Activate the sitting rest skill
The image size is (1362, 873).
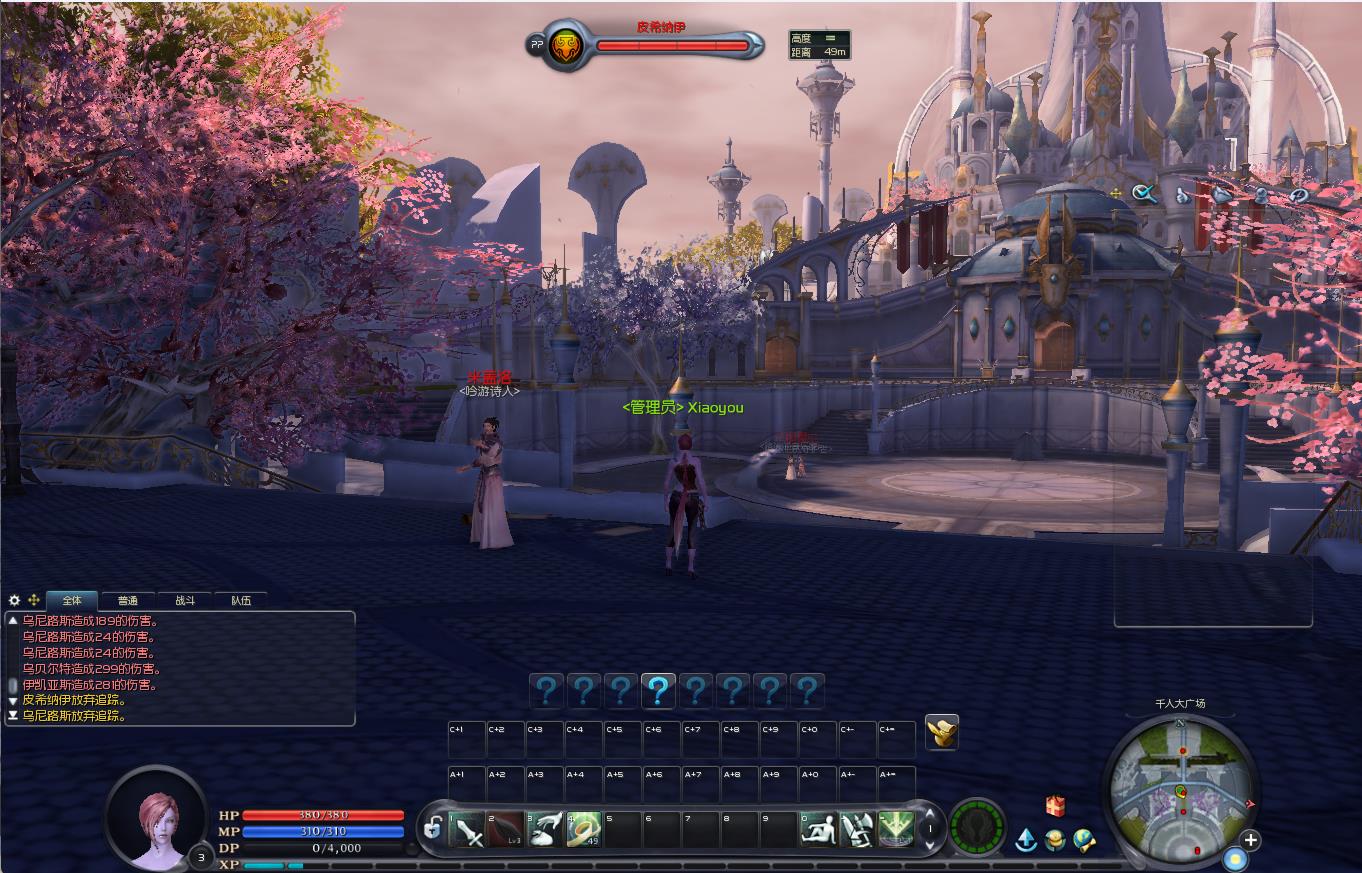pos(819,830)
